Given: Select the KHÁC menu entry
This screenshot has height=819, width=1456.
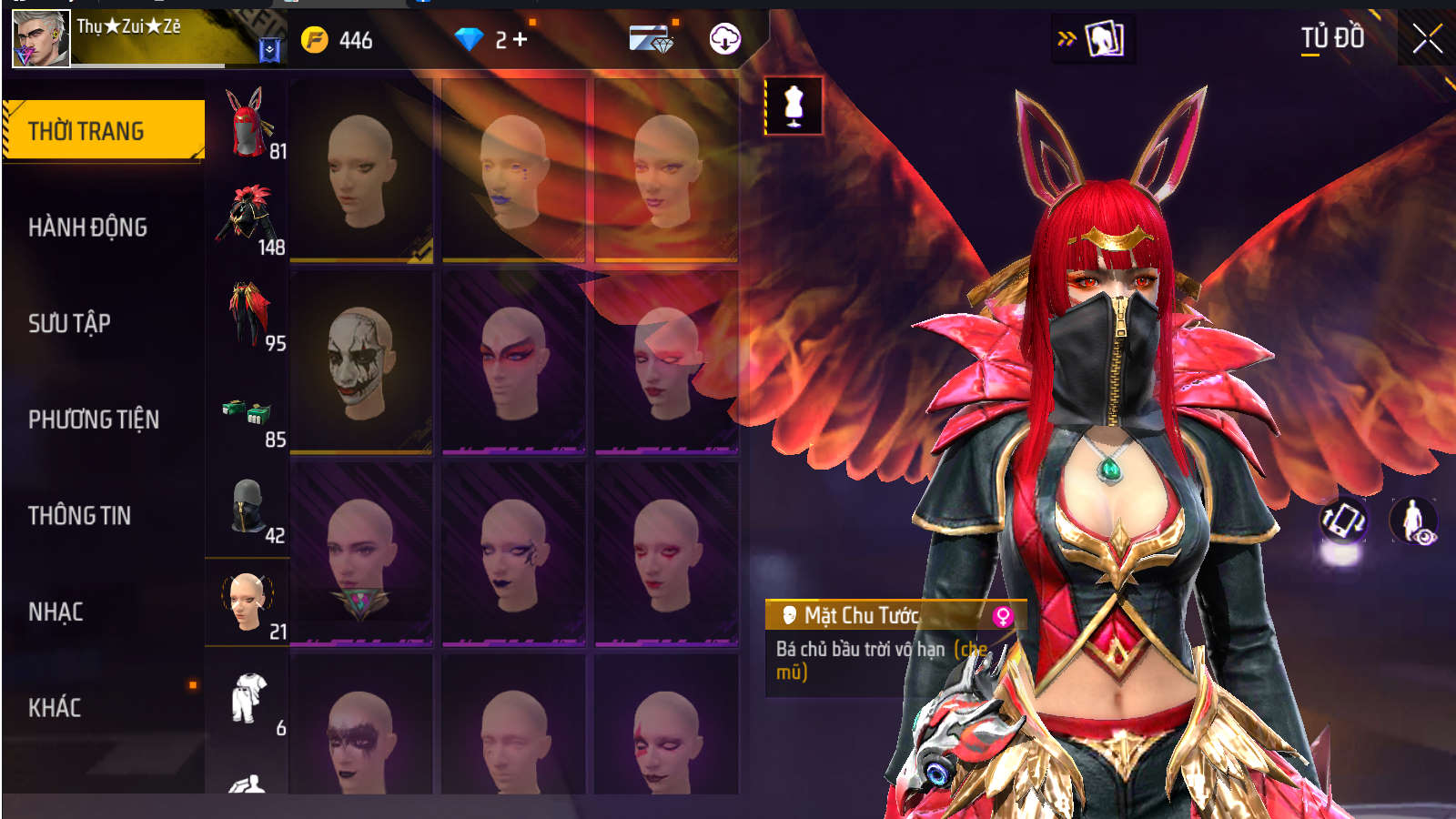Looking at the screenshot, I should click(x=55, y=708).
